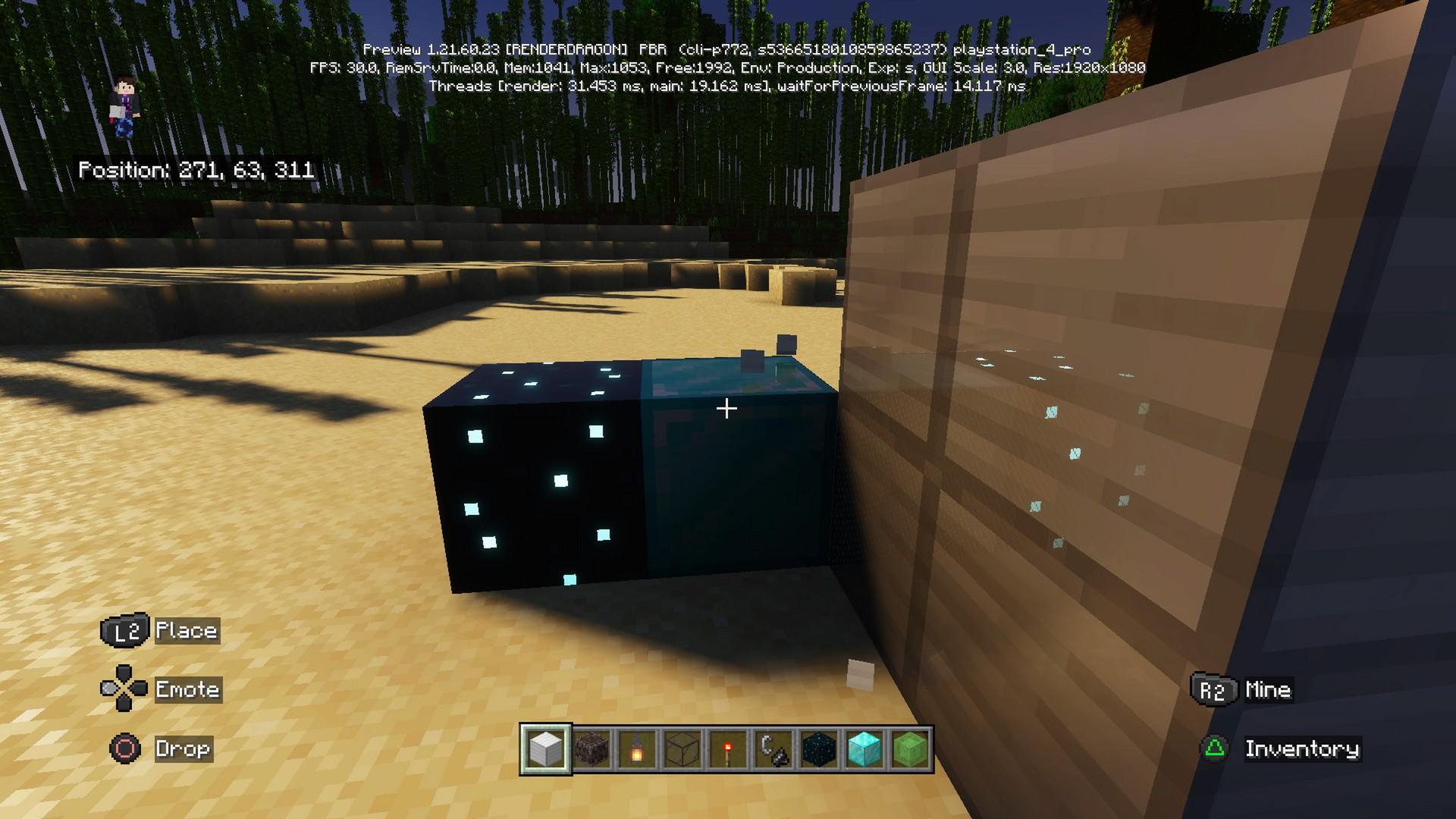Choose the flint and steel slot
The image size is (1456, 819).
coord(773,749)
